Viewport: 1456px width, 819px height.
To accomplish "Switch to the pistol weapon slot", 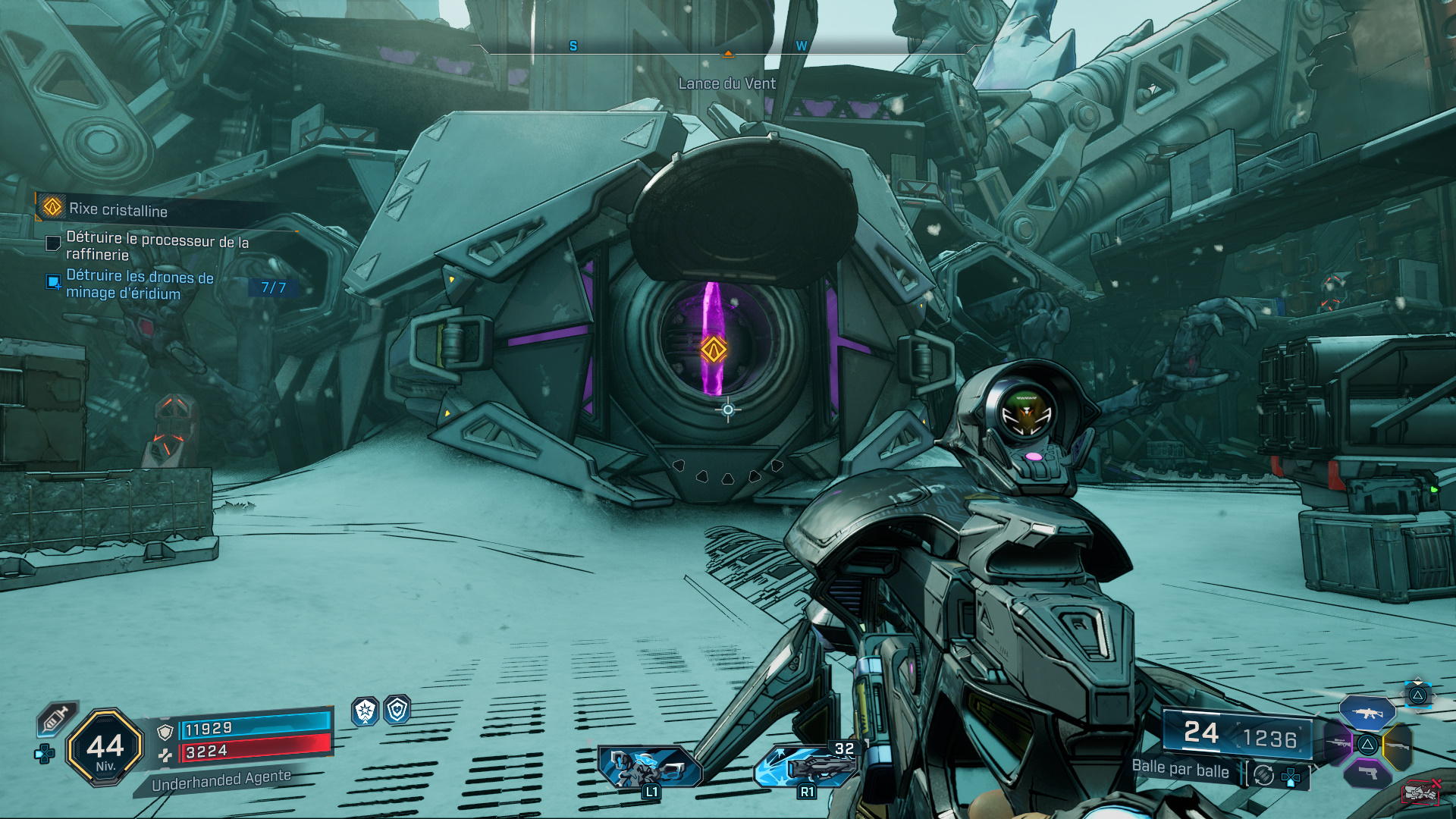I will (1367, 773).
